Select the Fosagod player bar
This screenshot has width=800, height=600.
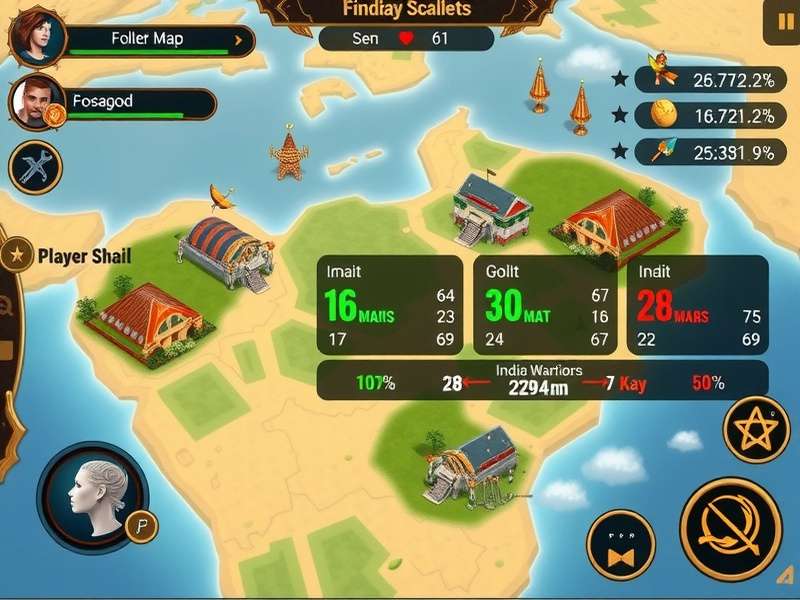pyautogui.click(x=142, y=102)
